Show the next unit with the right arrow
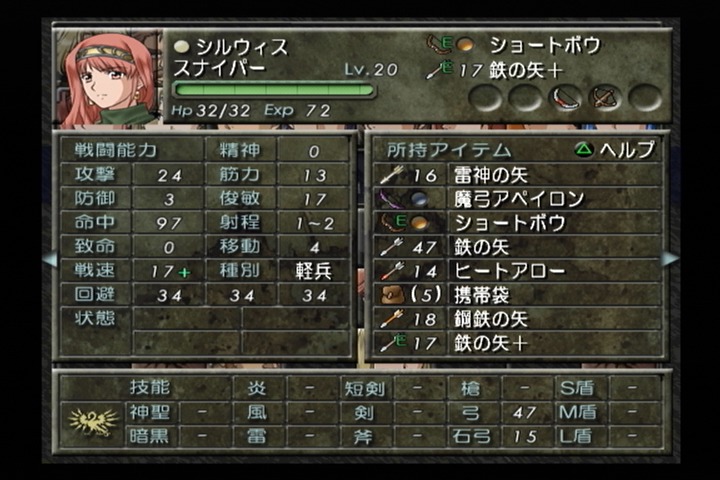Screen dimensions: 720x480 tap(670, 259)
